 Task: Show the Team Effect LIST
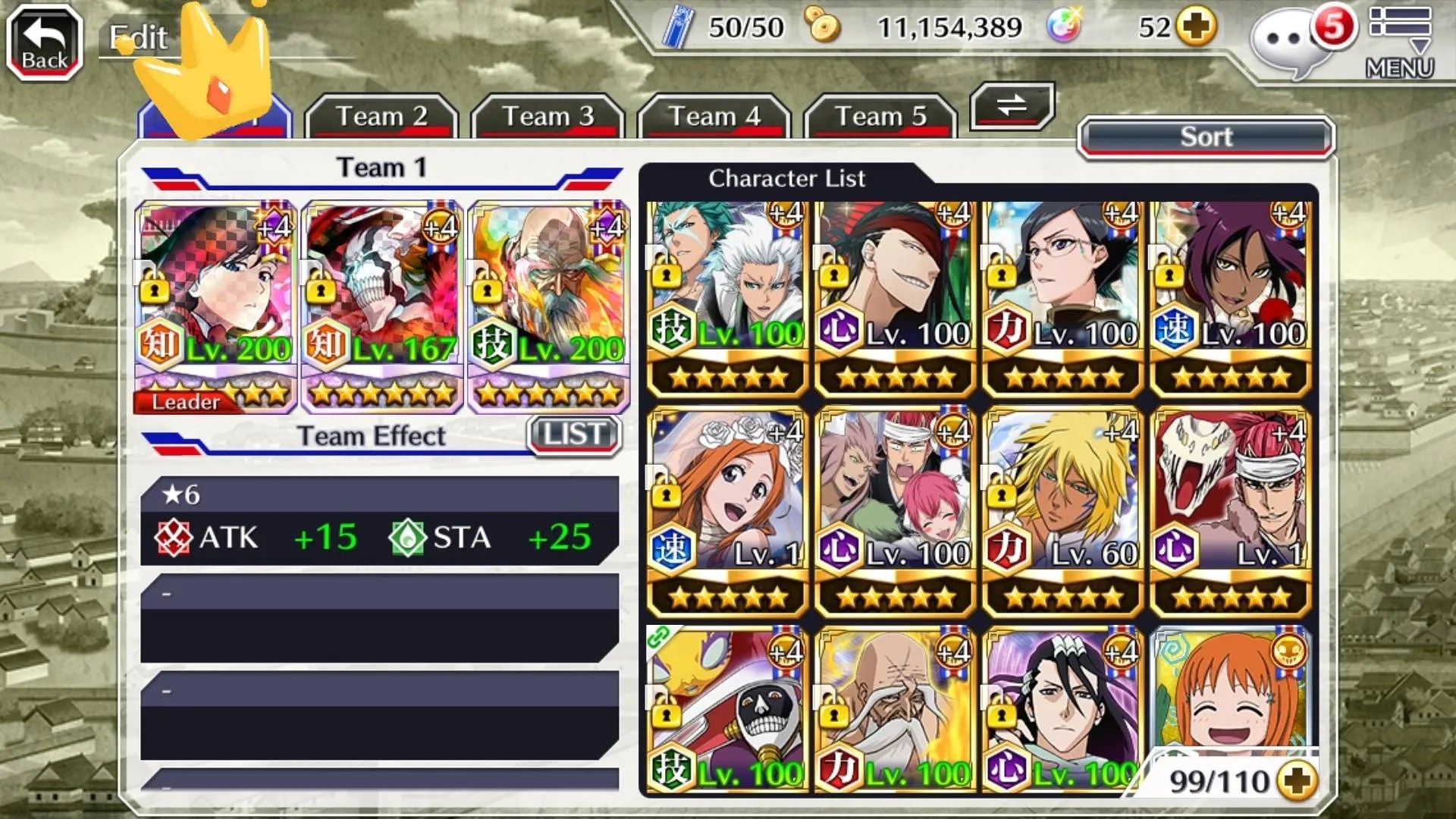[574, 435]
